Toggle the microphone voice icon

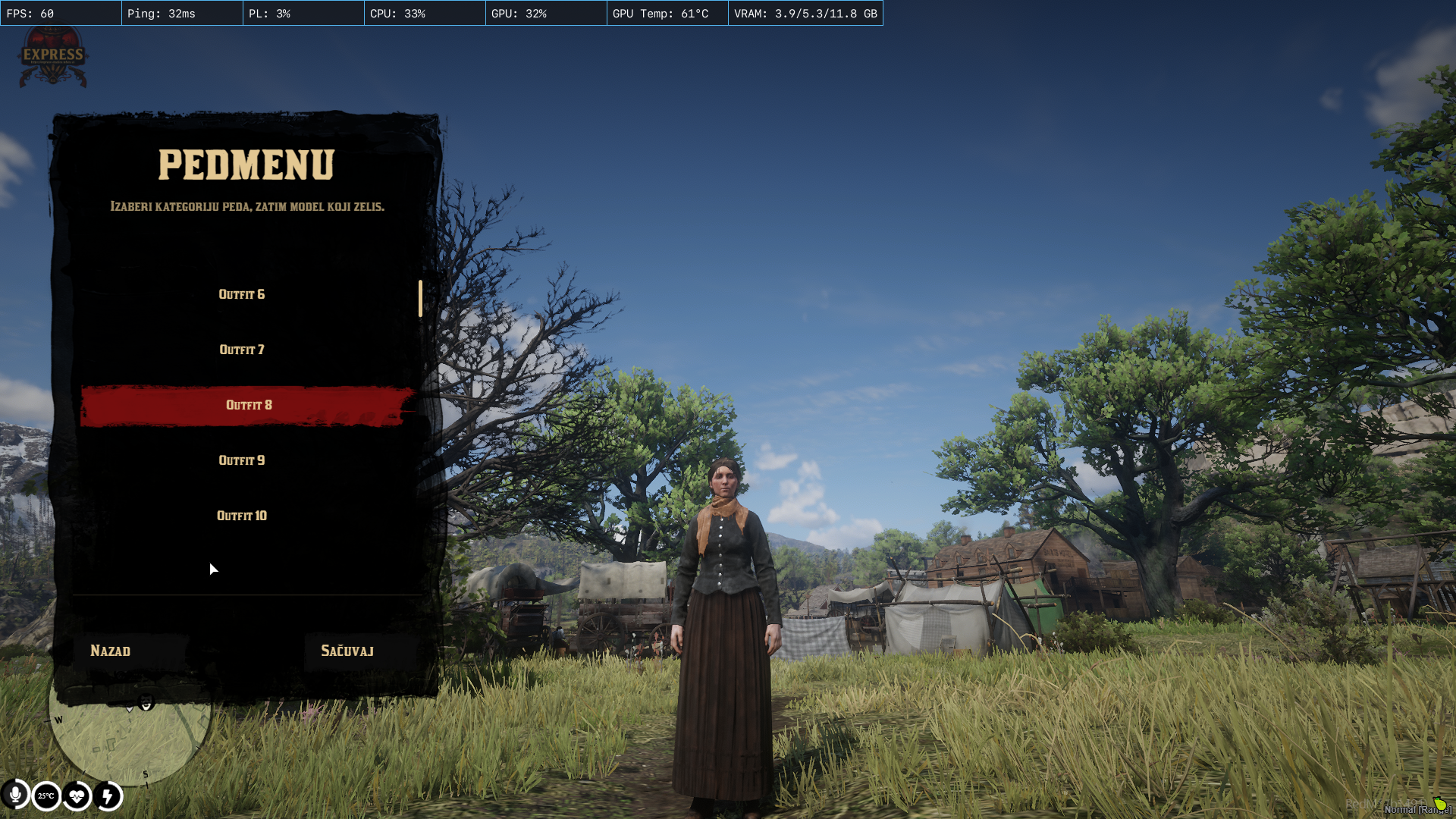coord(15,795)
